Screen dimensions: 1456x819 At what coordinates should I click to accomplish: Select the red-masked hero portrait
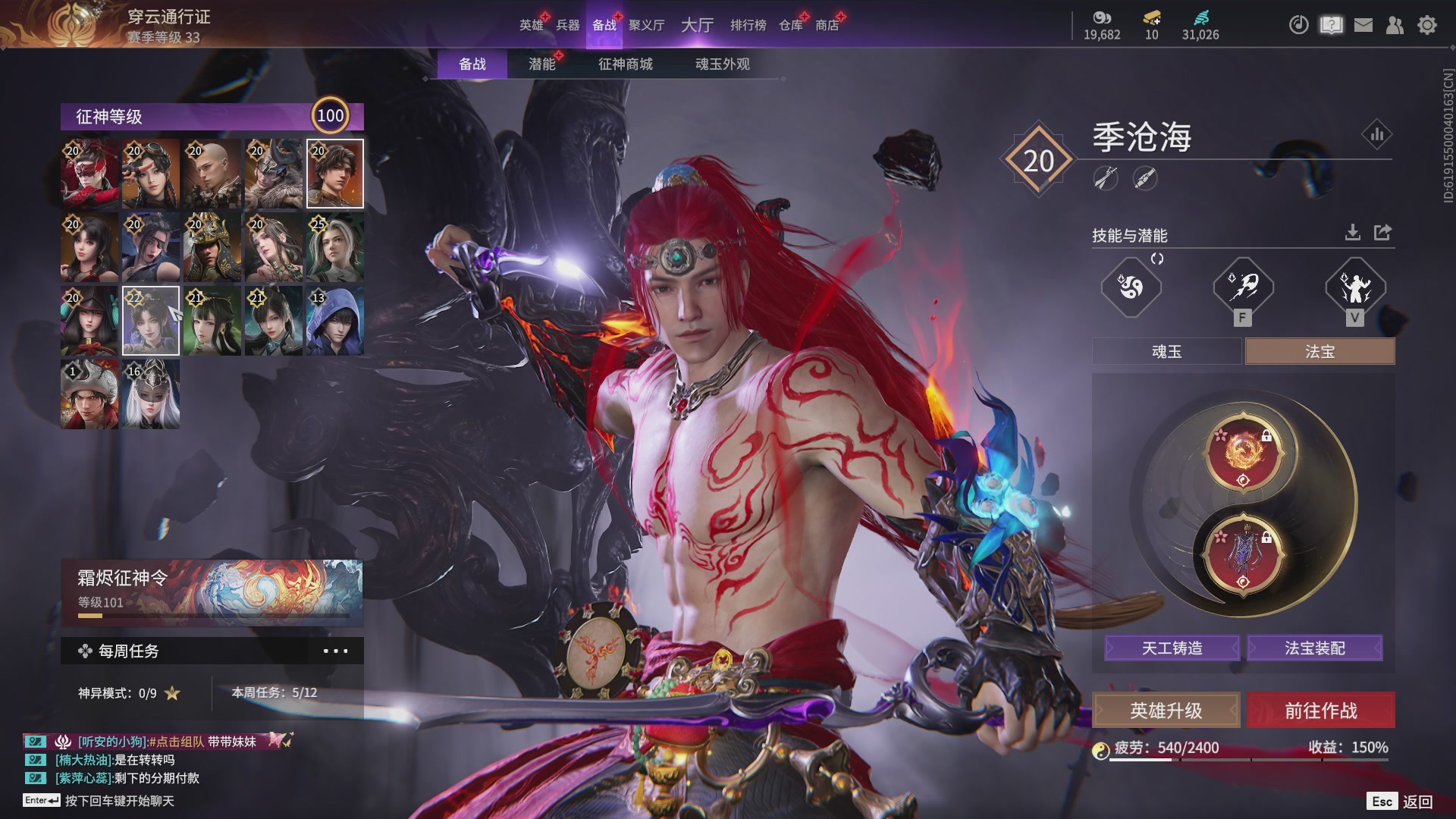click(89, 174)
